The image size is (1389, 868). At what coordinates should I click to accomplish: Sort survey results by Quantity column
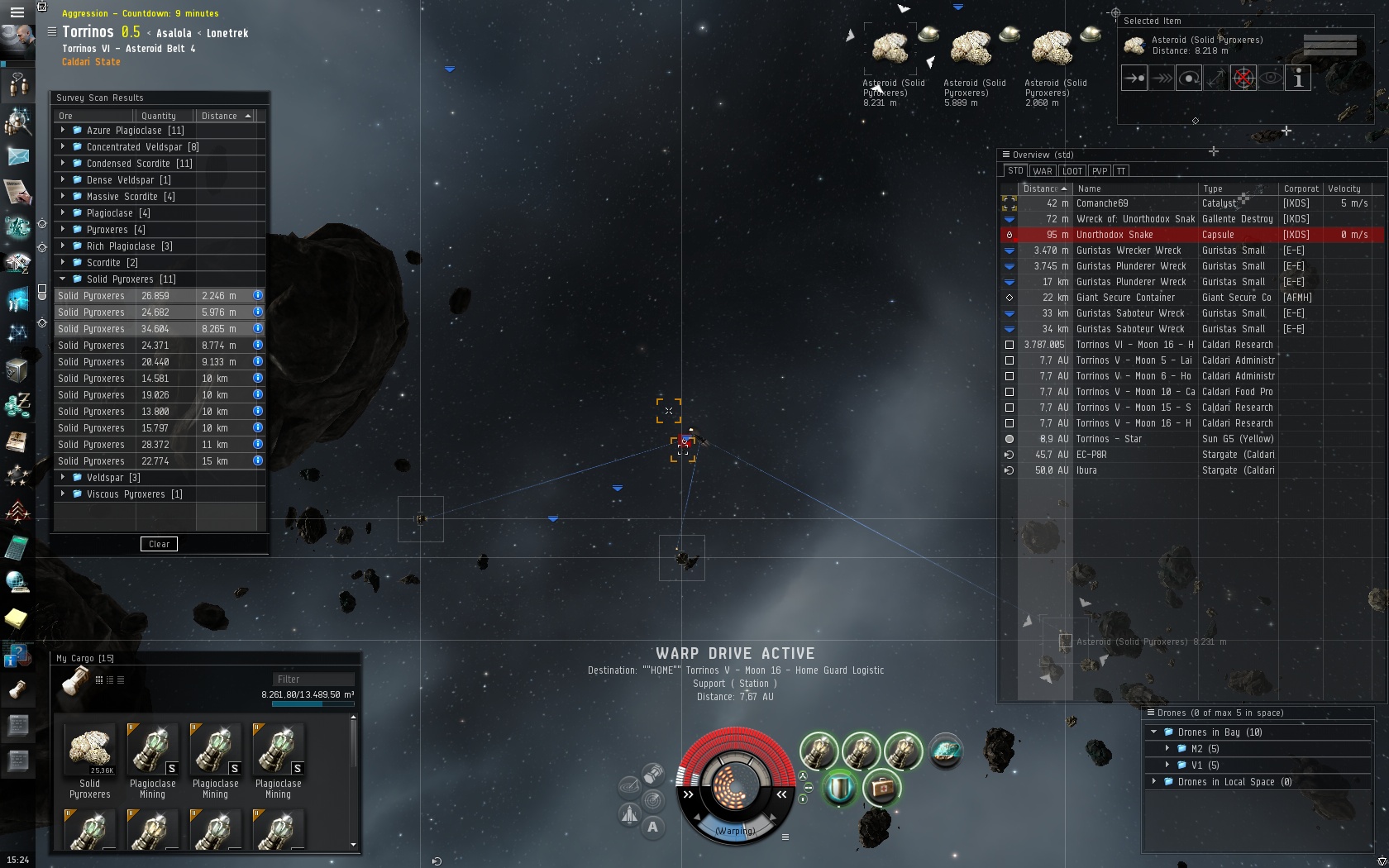point(159,116)
